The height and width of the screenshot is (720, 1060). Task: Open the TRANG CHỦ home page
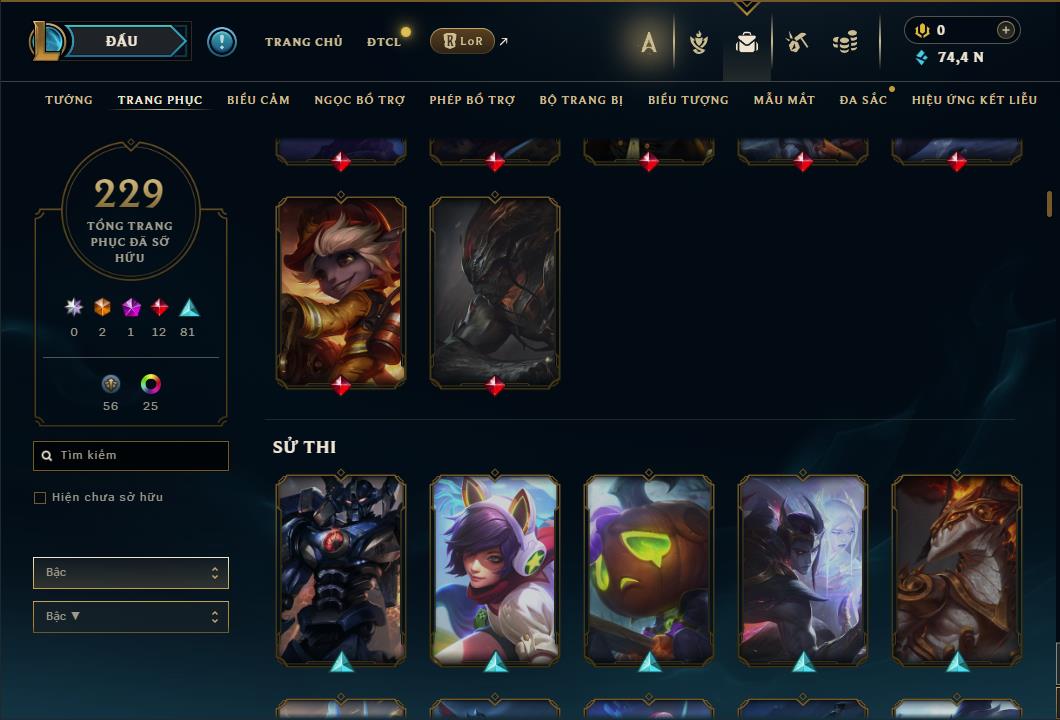coord(303,42)
